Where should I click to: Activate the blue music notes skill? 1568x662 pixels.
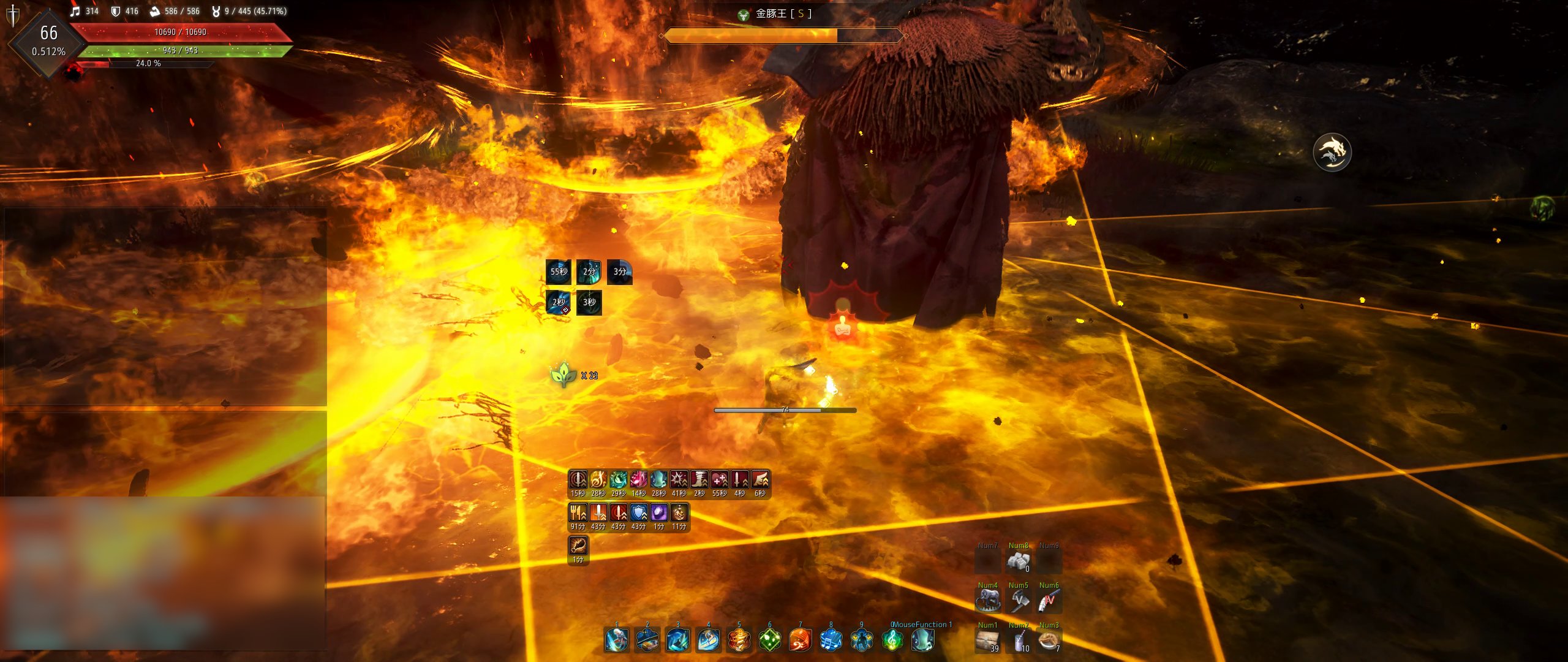831,640
